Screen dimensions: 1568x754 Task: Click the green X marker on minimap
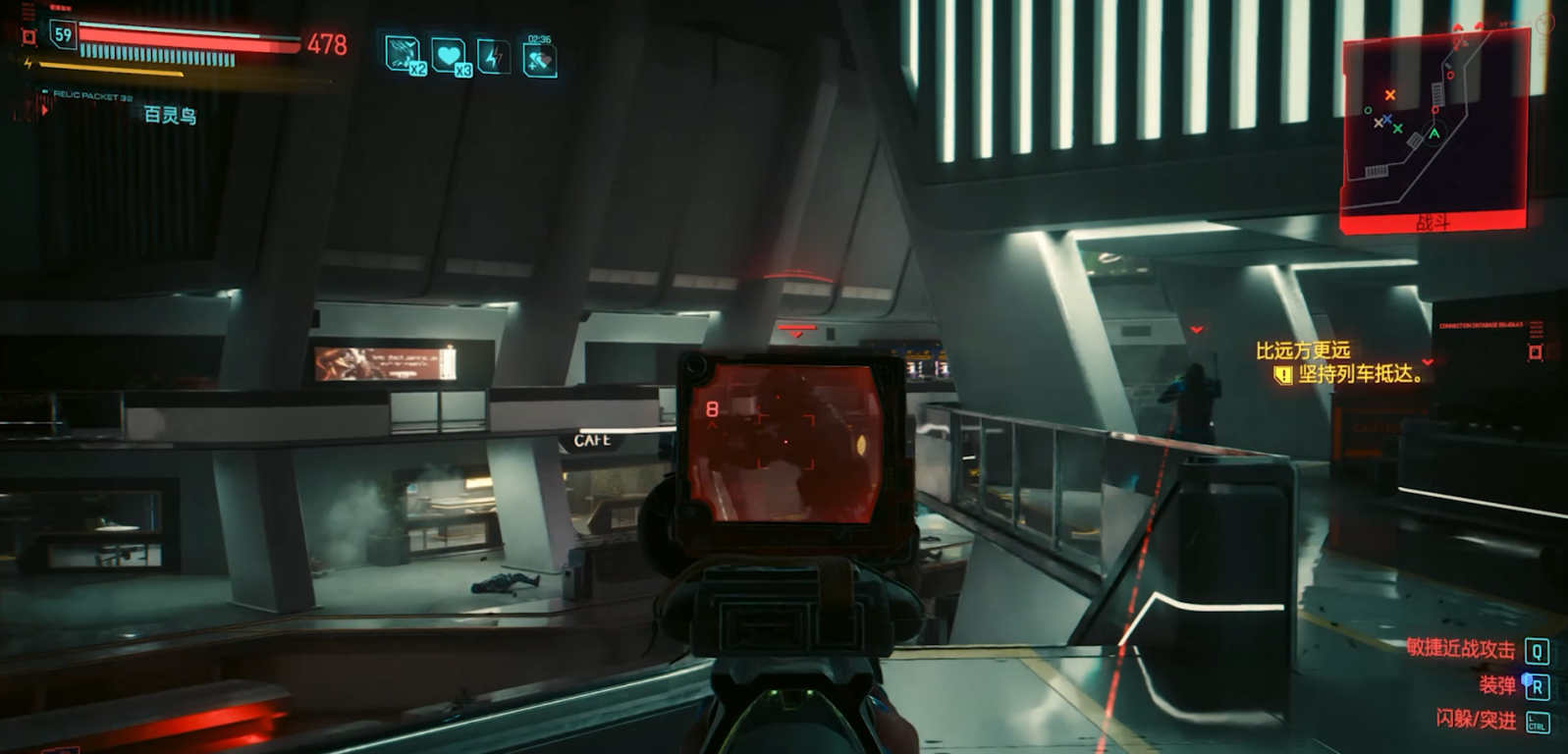click(1397, 129)
